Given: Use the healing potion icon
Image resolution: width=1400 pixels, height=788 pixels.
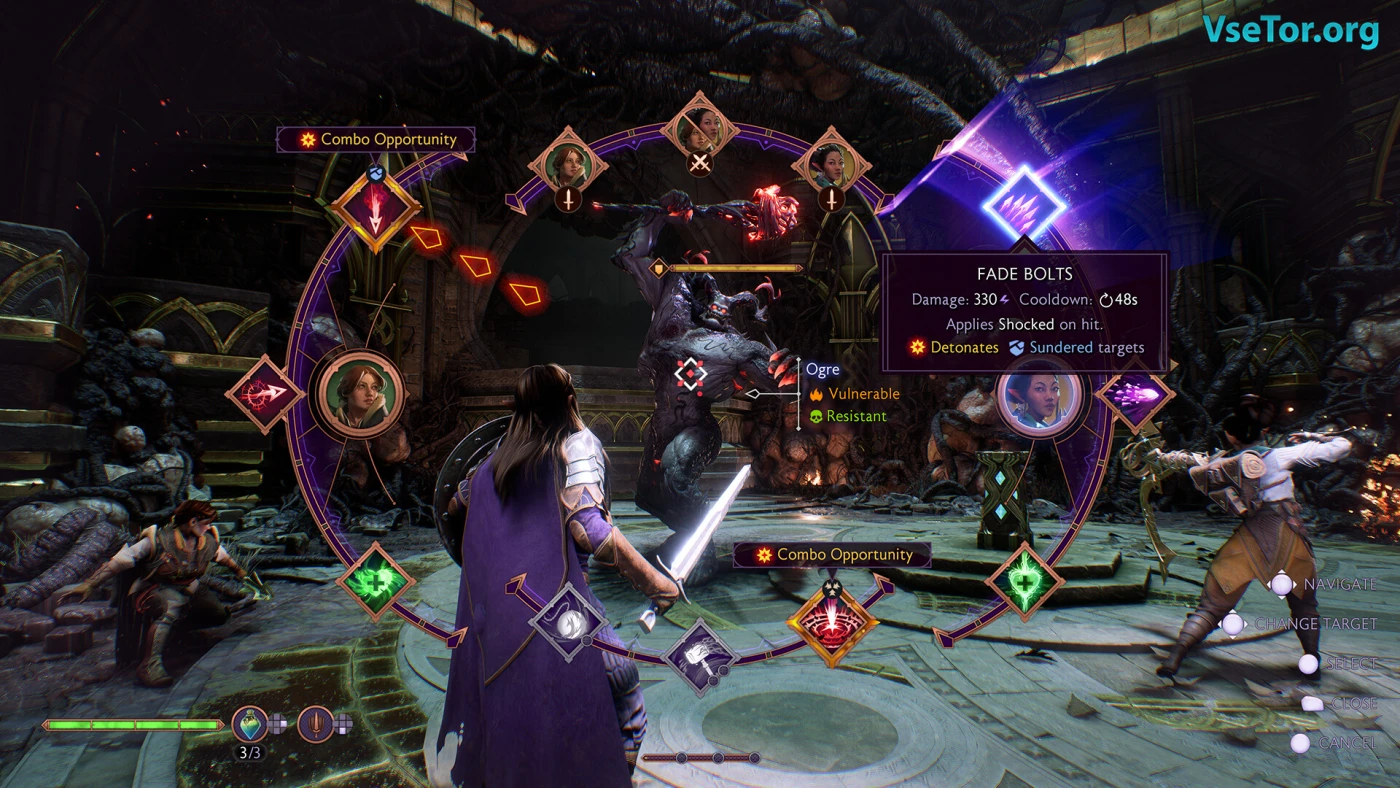Looking at the screenshot, I should tap(249, 724).
